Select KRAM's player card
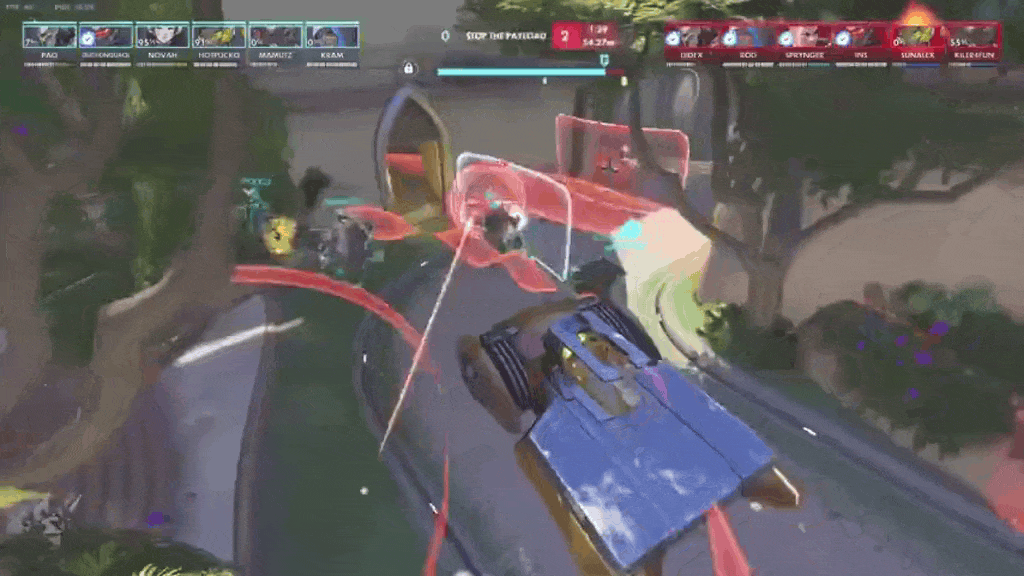The height and width of the screenshot is (576, 1024). click(332, 38)
